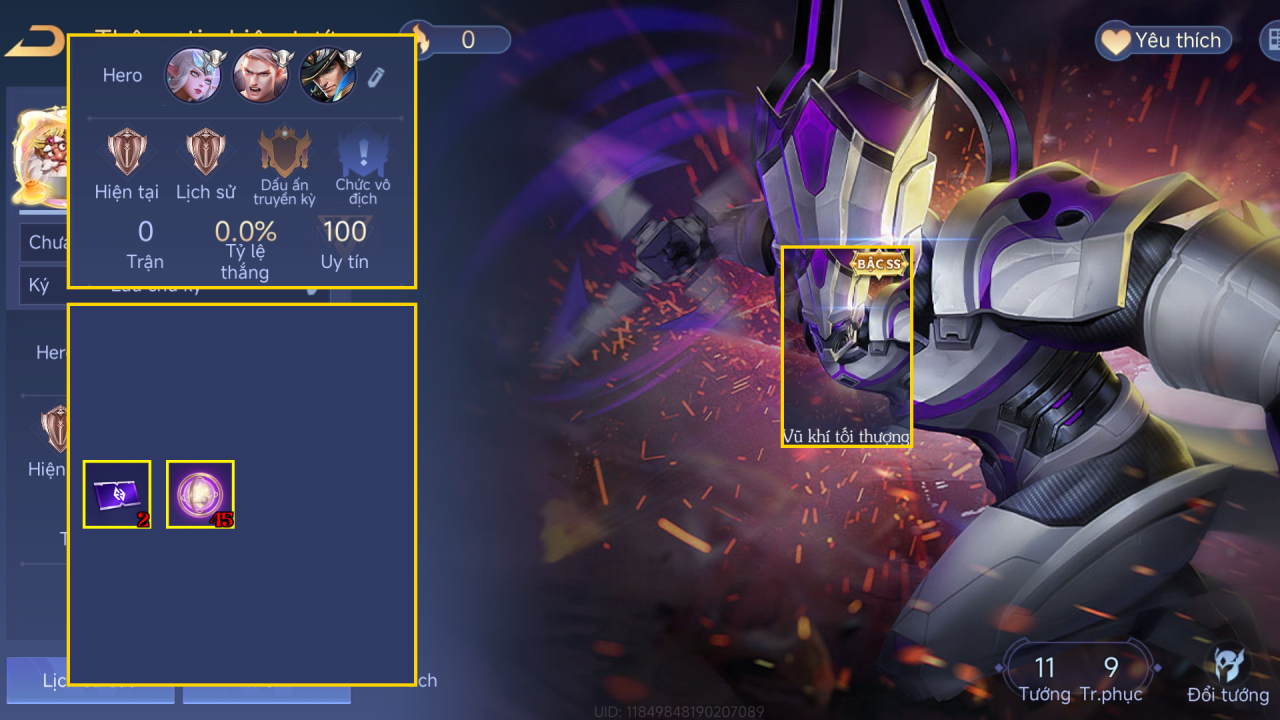
Task: Pick the hero portrait wearing a hat
Action: (x=328, y=76)
